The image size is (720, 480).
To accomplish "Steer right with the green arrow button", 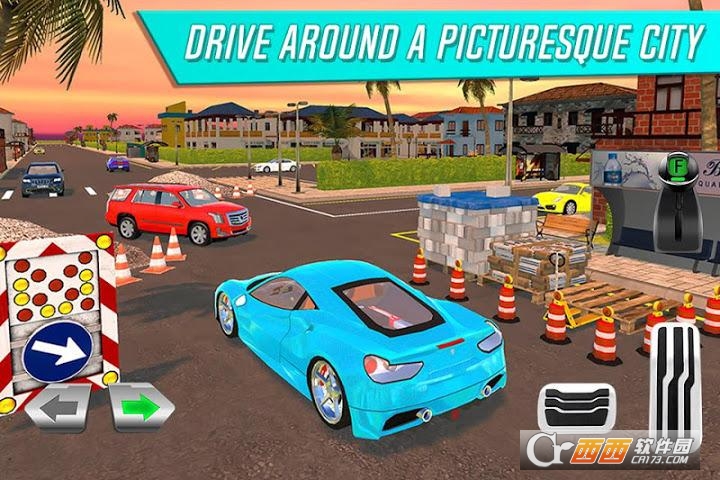I will click(x=141, y=407).
